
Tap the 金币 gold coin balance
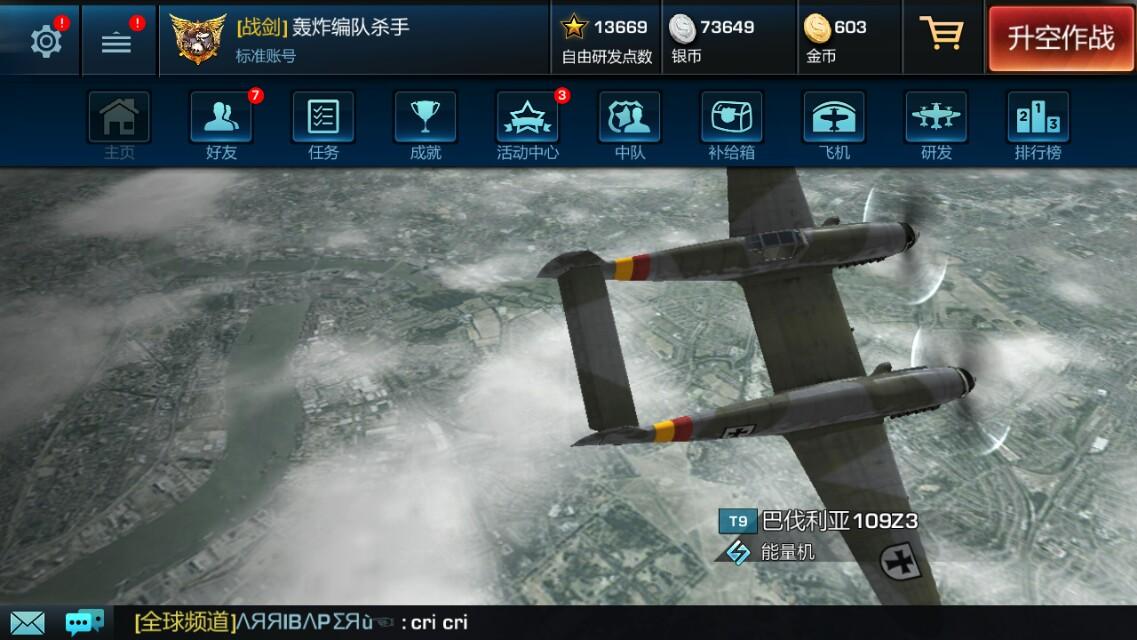click(x=836, y=39)
